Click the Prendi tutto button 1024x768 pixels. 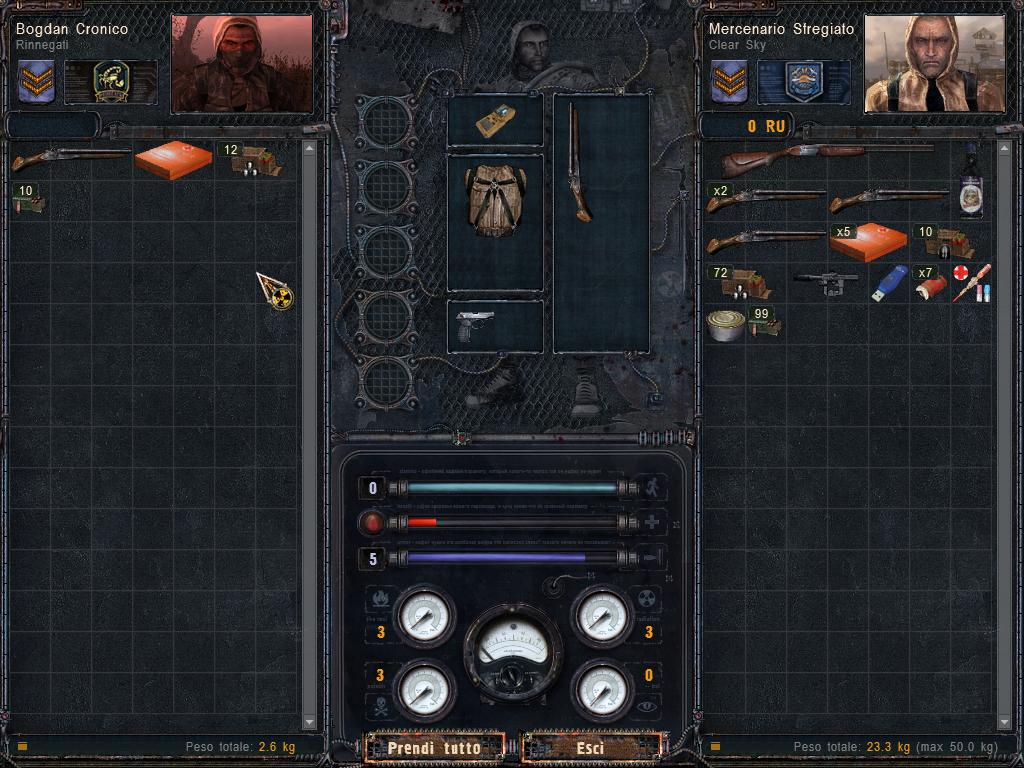pos(434,747)
